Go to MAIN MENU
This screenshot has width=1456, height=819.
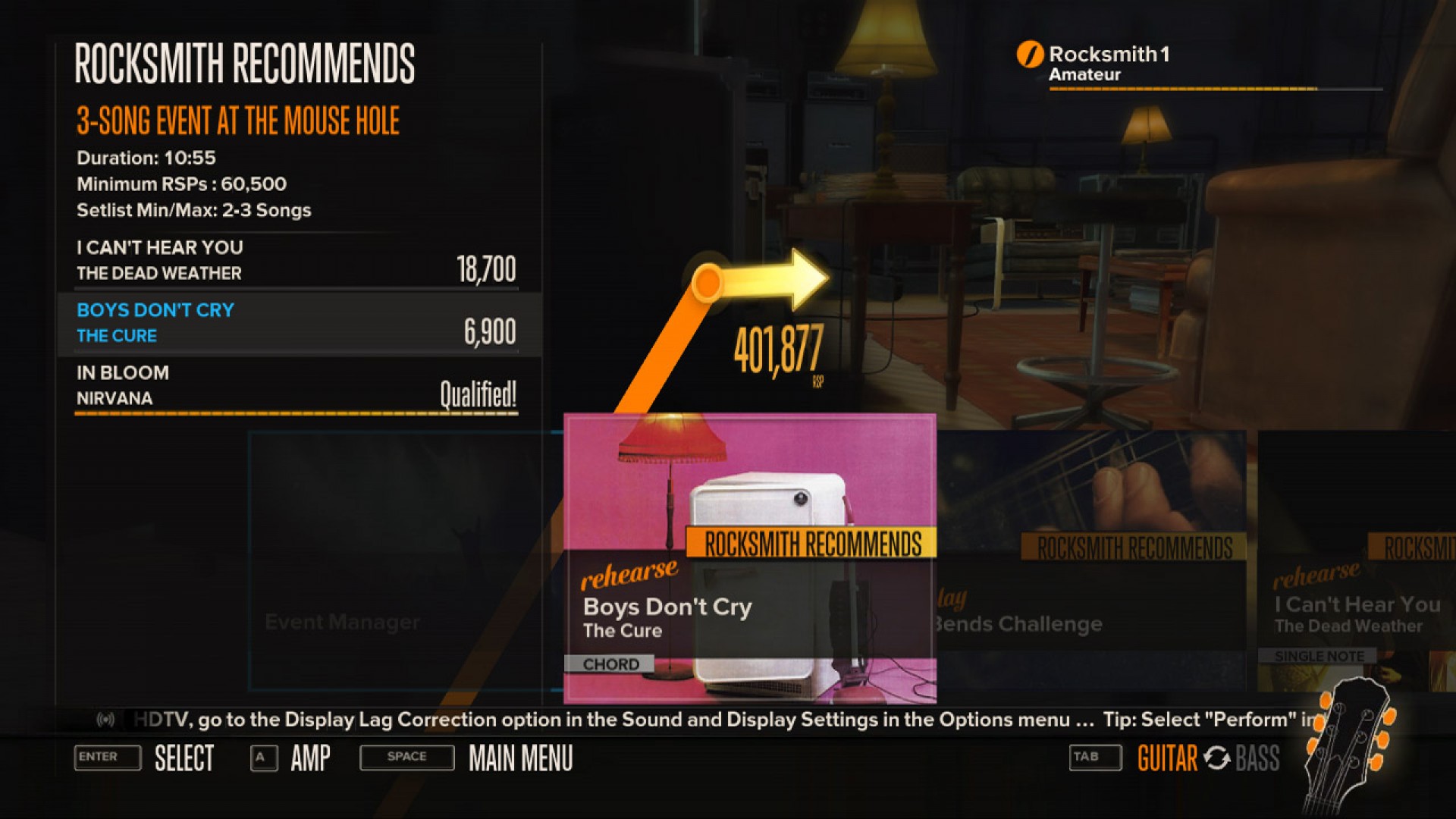tap(519, 758)
